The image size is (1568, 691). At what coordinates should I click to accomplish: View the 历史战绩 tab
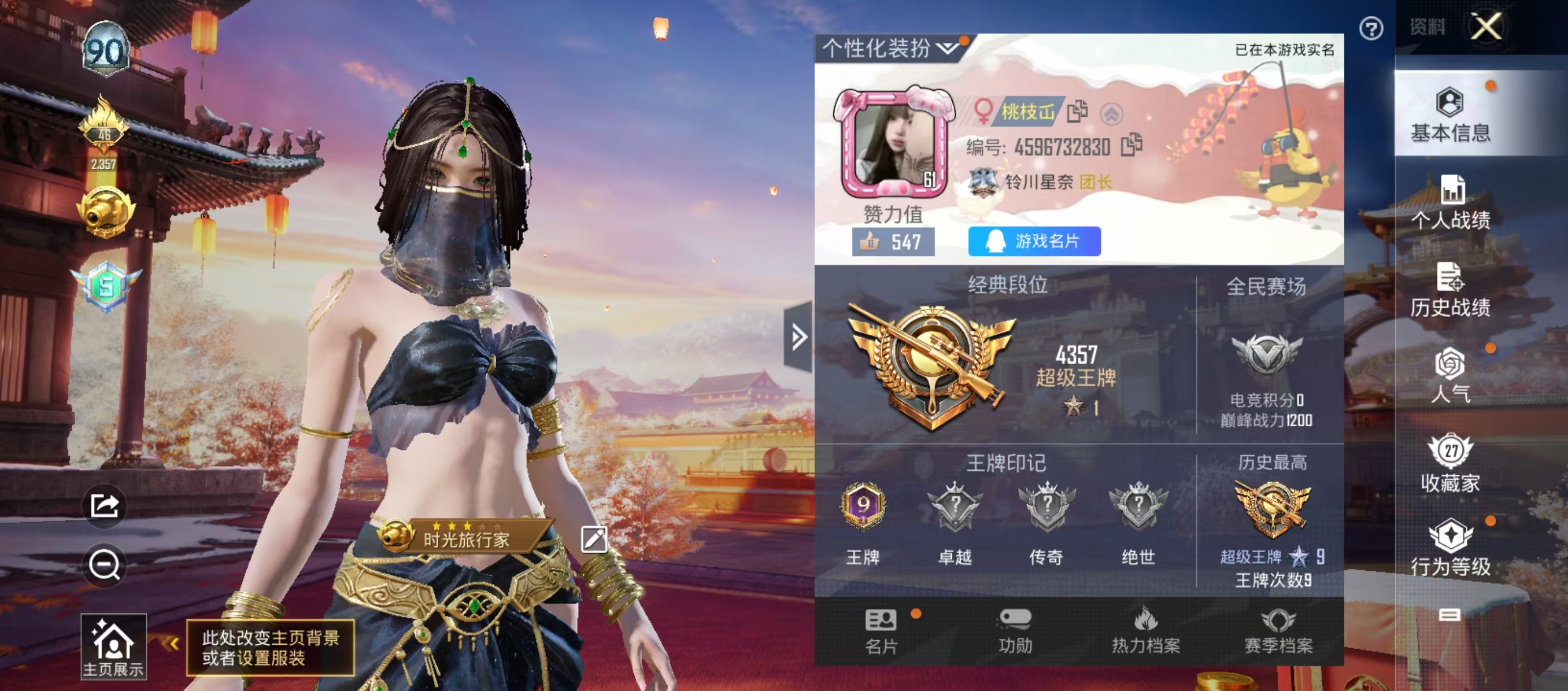1451,290
